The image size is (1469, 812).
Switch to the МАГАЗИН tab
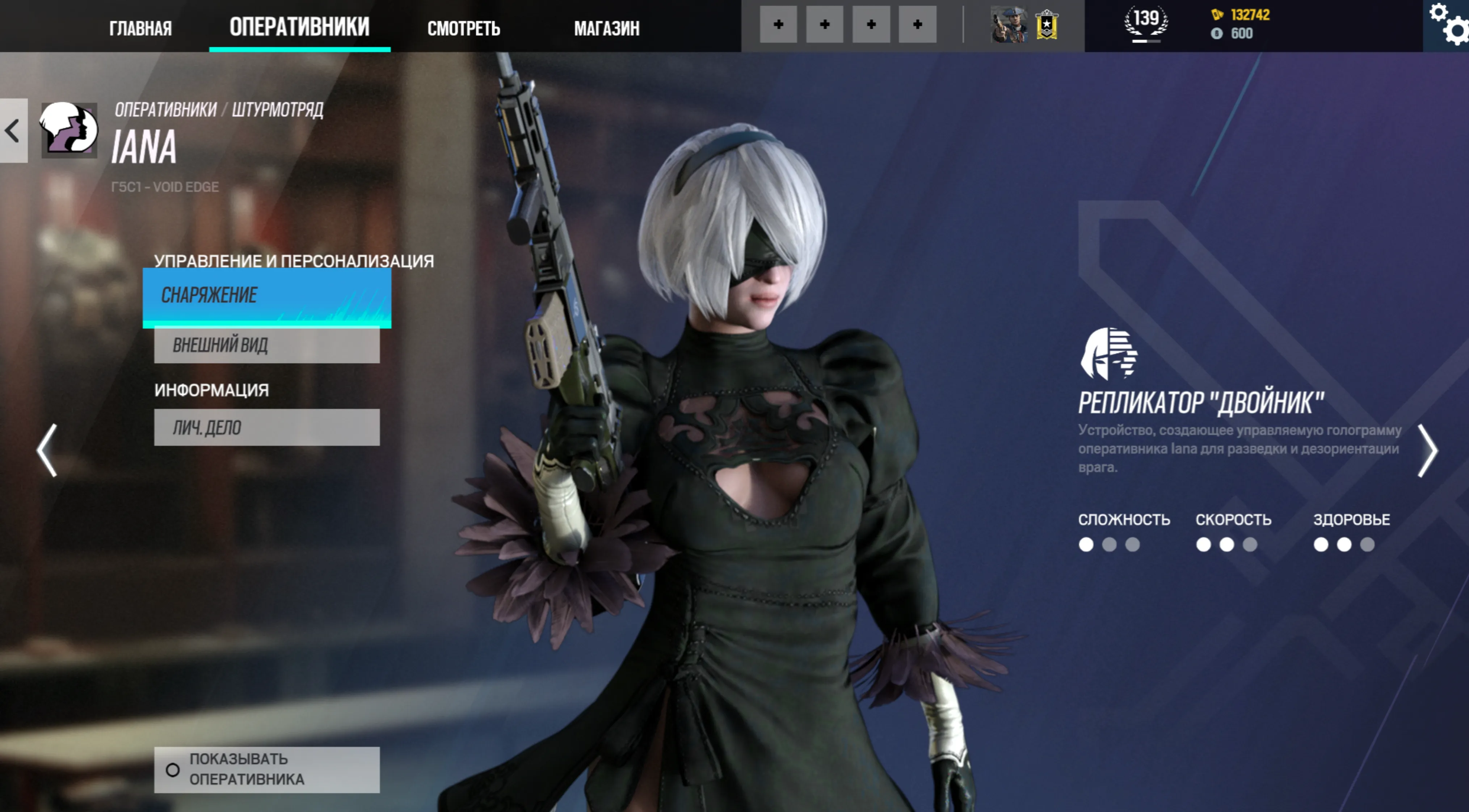pos(606,28)
